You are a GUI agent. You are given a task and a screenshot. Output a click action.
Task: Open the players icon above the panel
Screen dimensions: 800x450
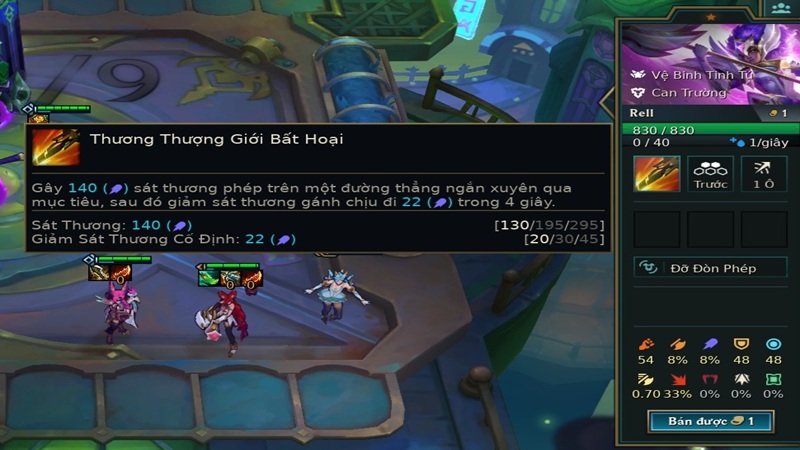780,9
